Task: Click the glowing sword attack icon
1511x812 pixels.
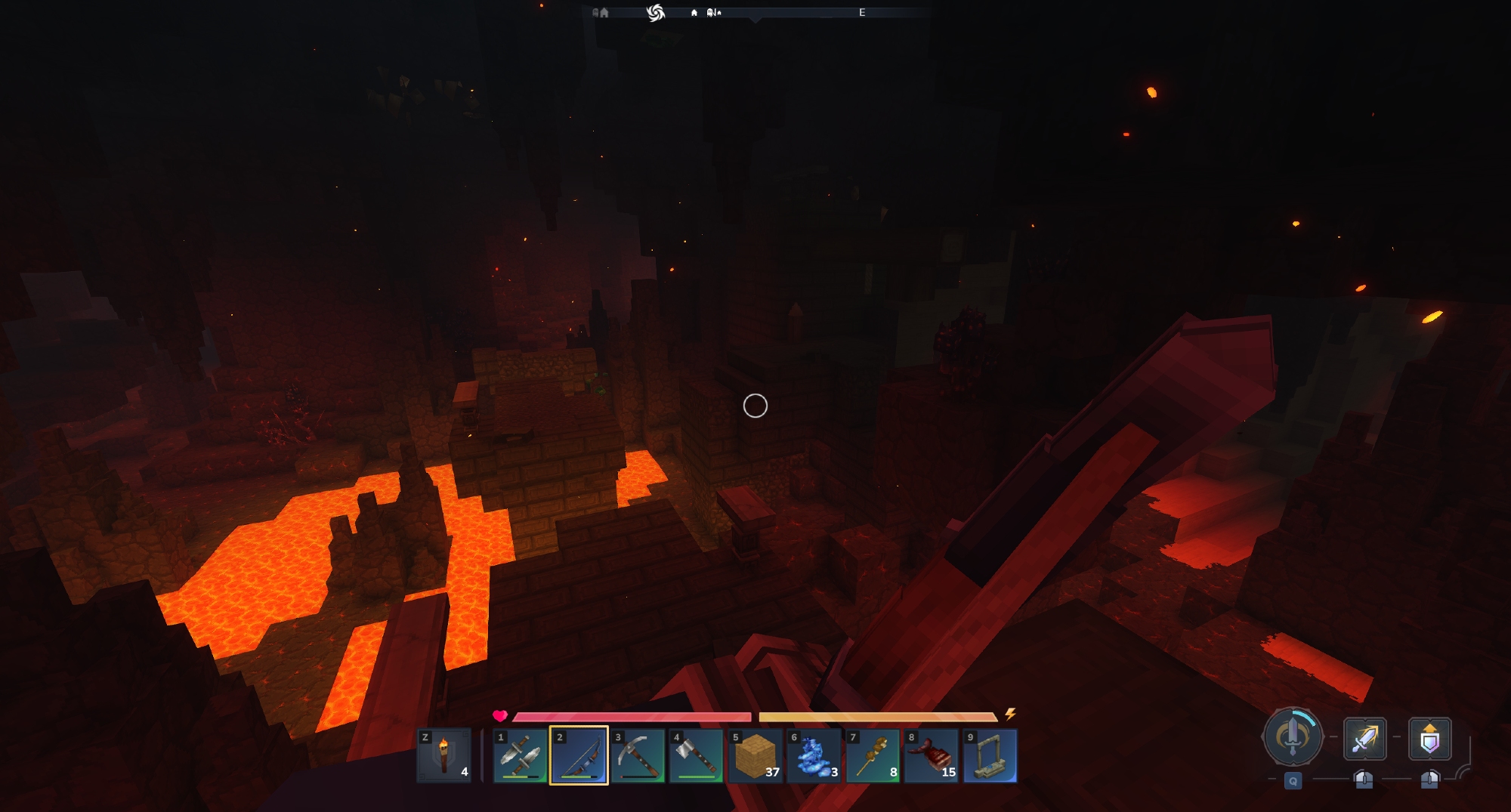Action: (x=1364, y=738)
